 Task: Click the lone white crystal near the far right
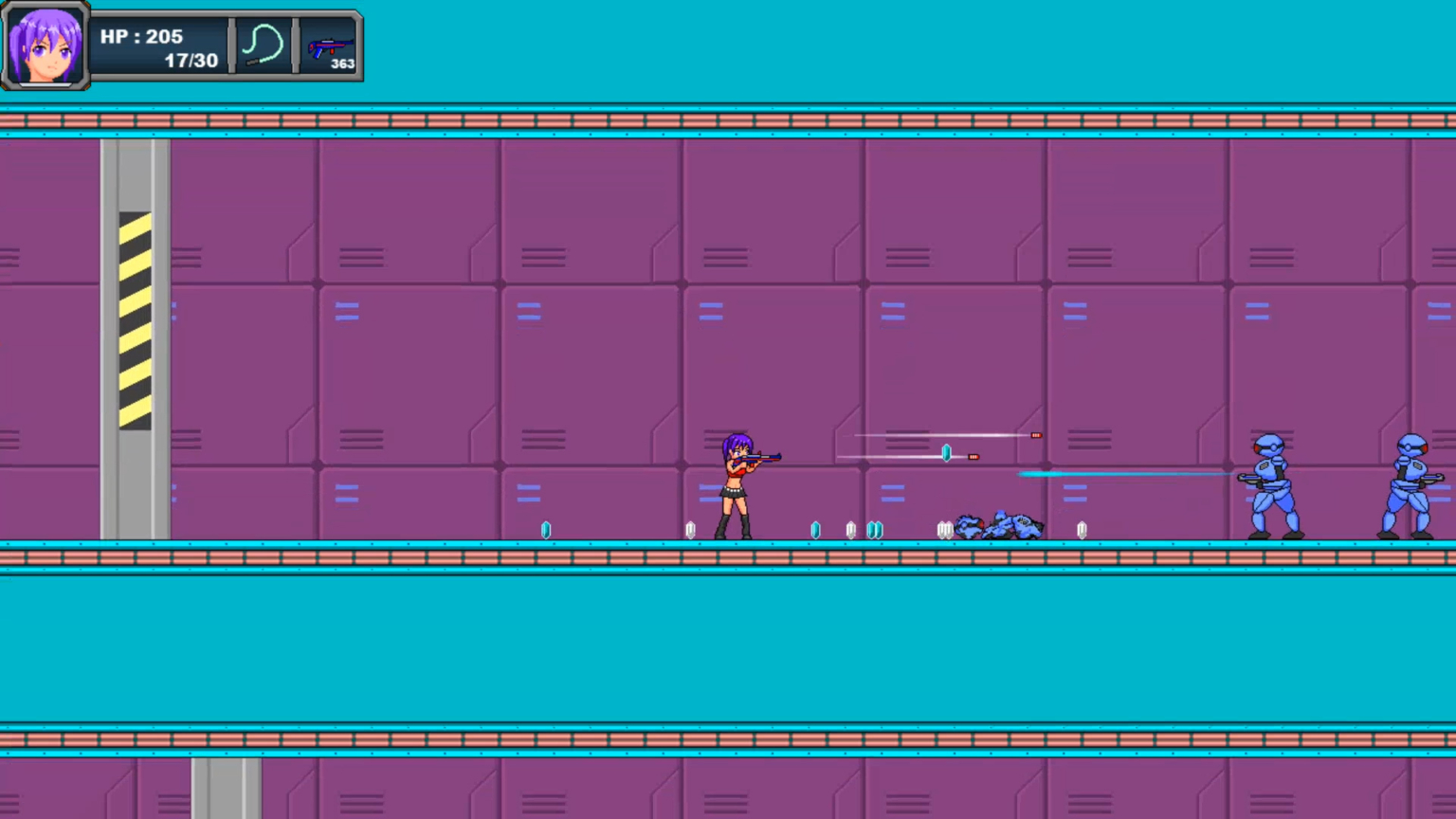[1082, 529]
